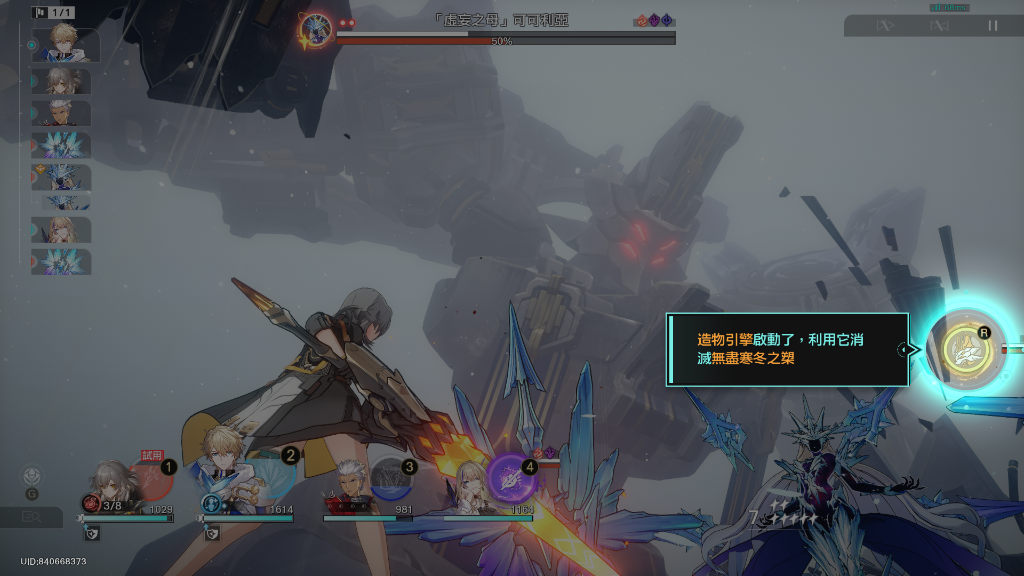Toggle the auto-battle control
1024x576 pixels.
939,26
